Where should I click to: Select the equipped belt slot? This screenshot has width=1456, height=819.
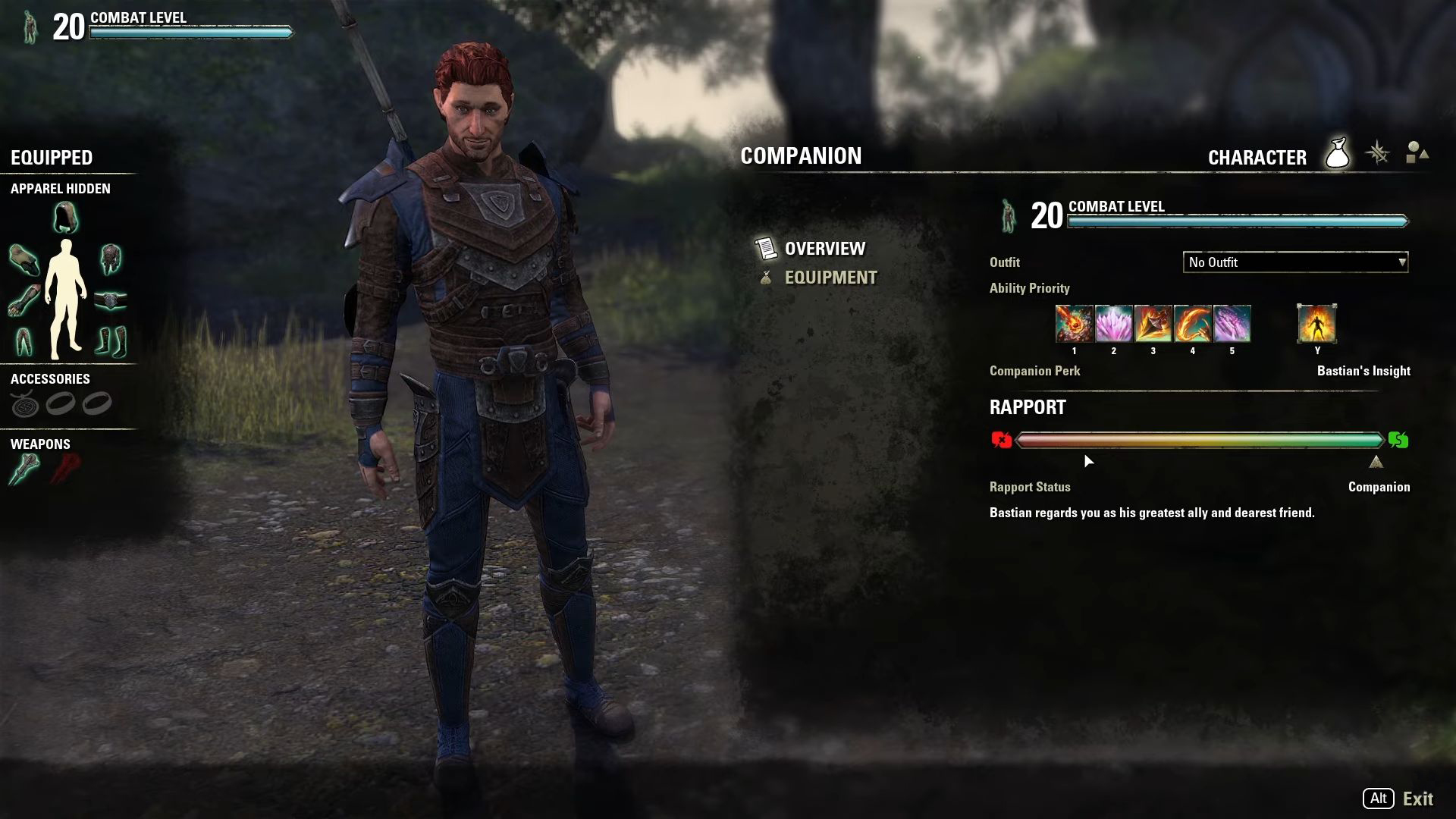pos(111,300)
